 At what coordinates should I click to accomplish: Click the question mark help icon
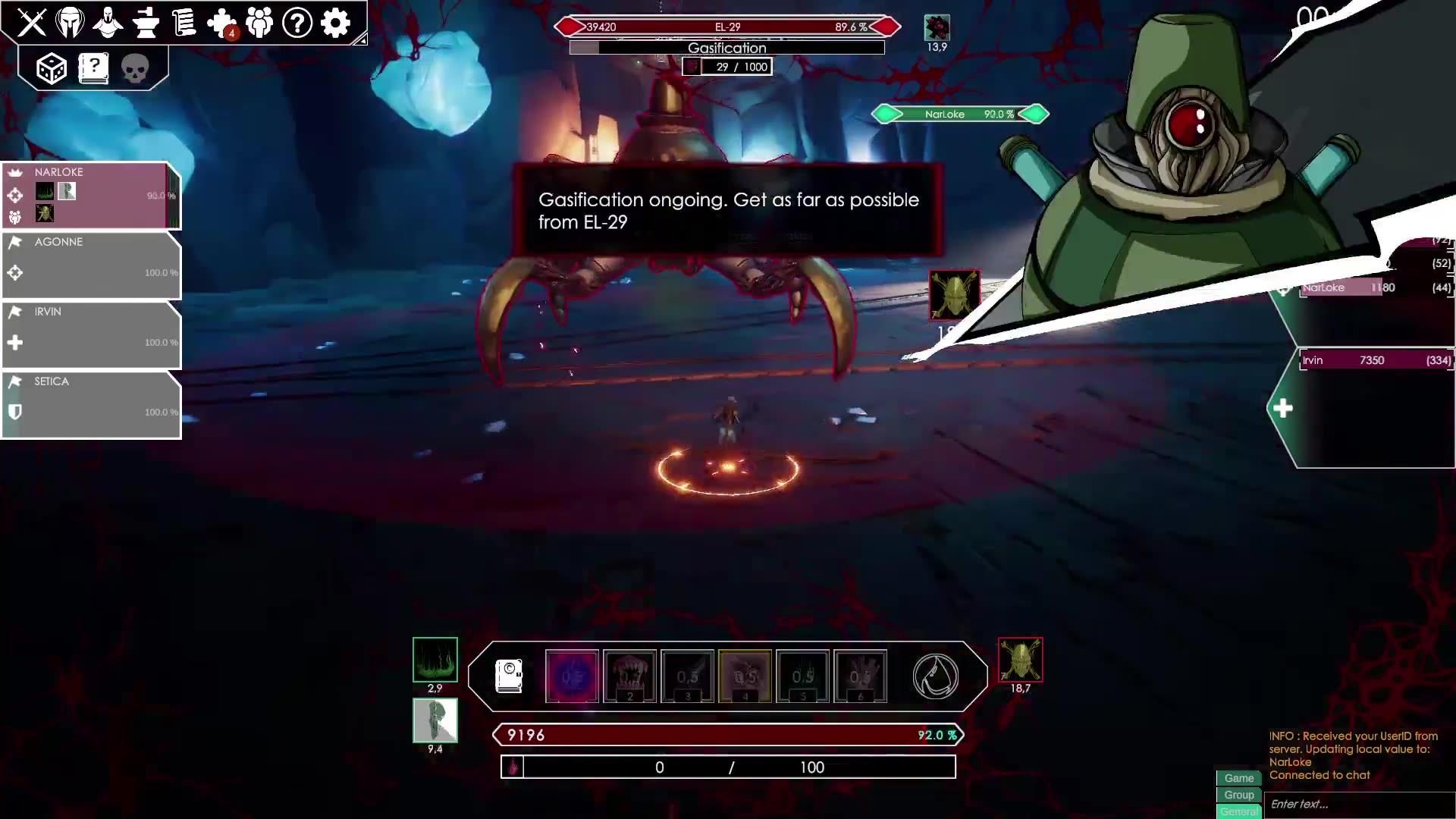(296, 23)
